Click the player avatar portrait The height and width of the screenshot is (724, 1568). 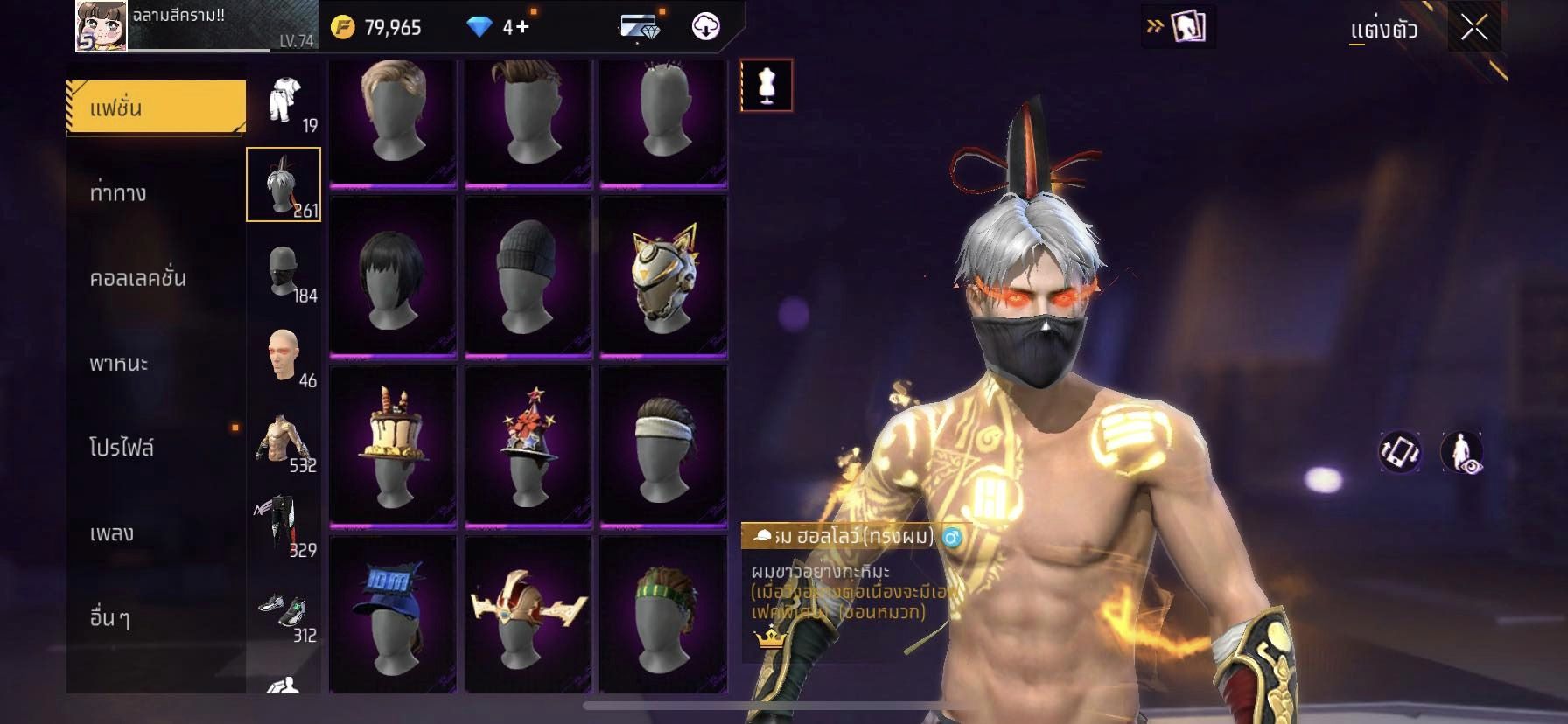pyautogui.click(x=101, y=26)
